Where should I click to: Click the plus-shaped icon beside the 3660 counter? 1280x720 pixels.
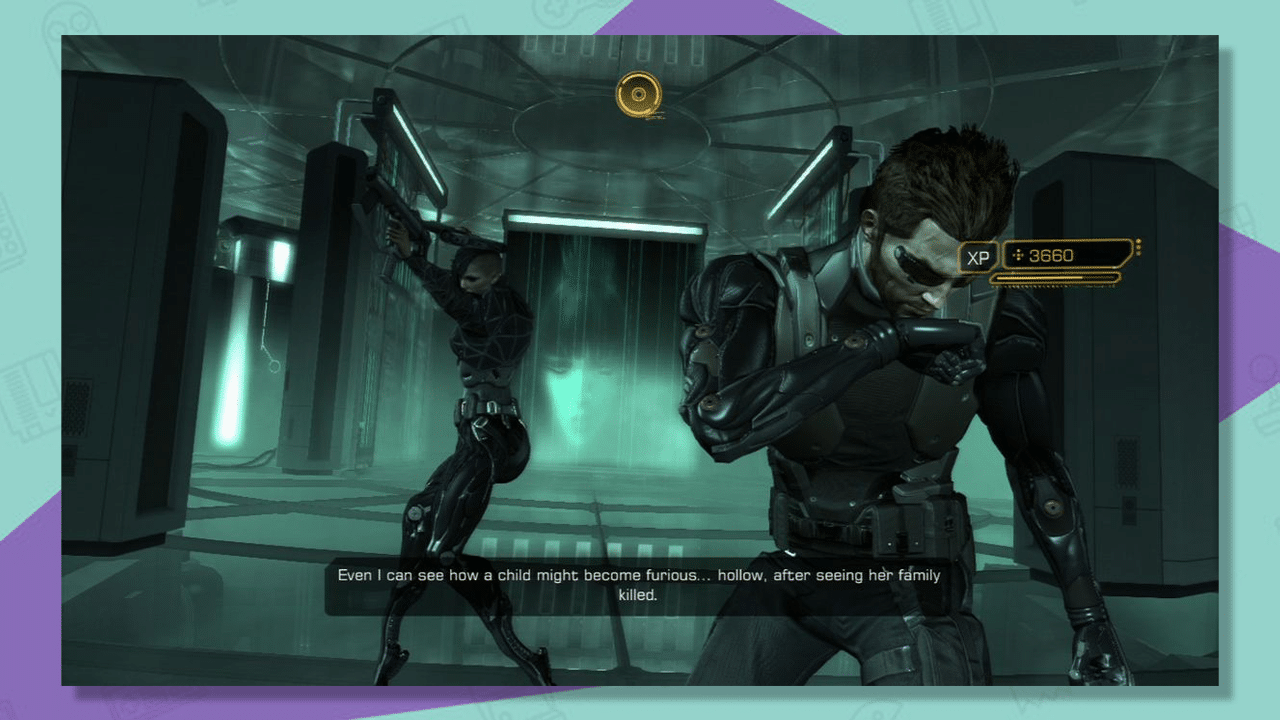[x=1018, y=255]
